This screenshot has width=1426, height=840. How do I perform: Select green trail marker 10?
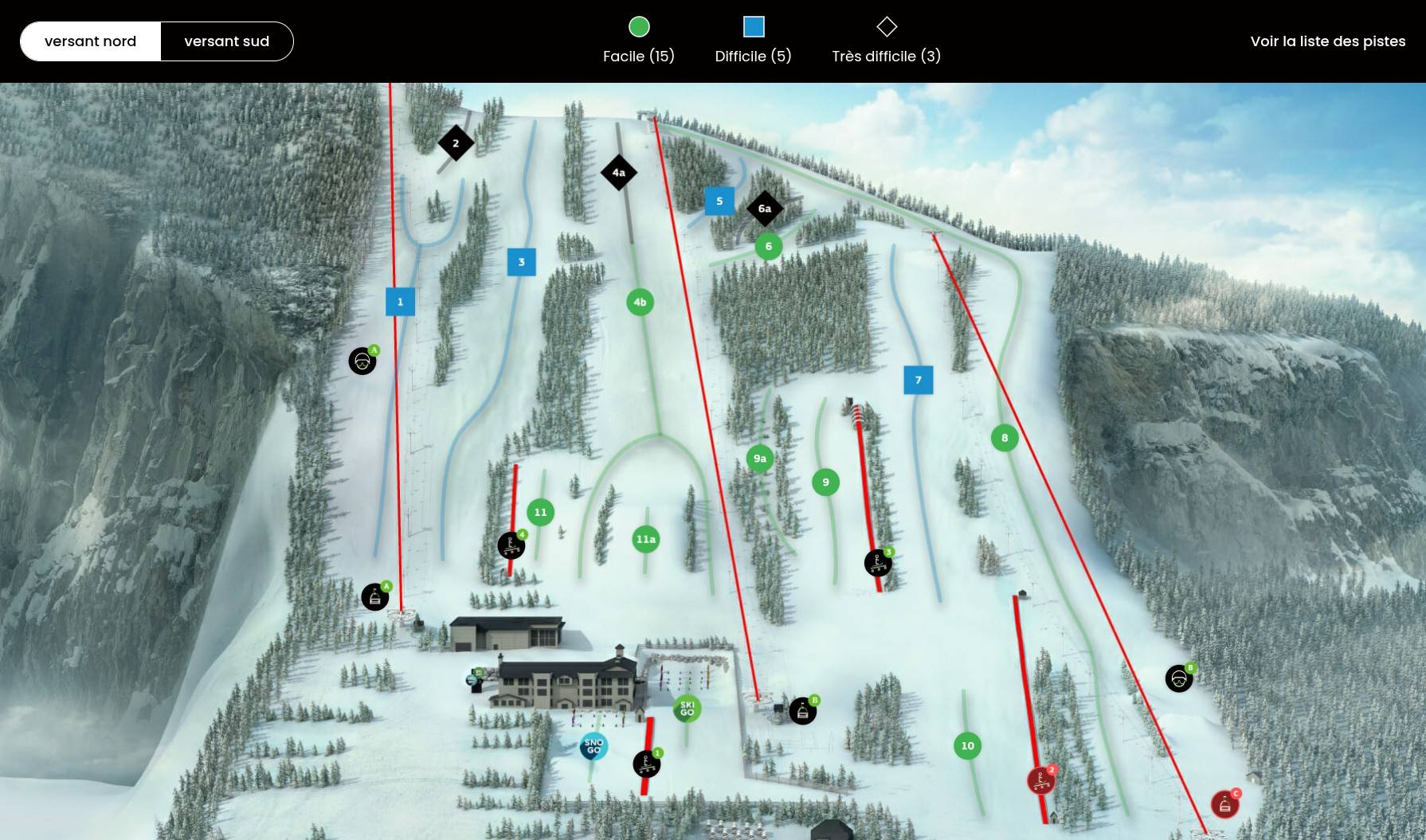pos(967,746)
